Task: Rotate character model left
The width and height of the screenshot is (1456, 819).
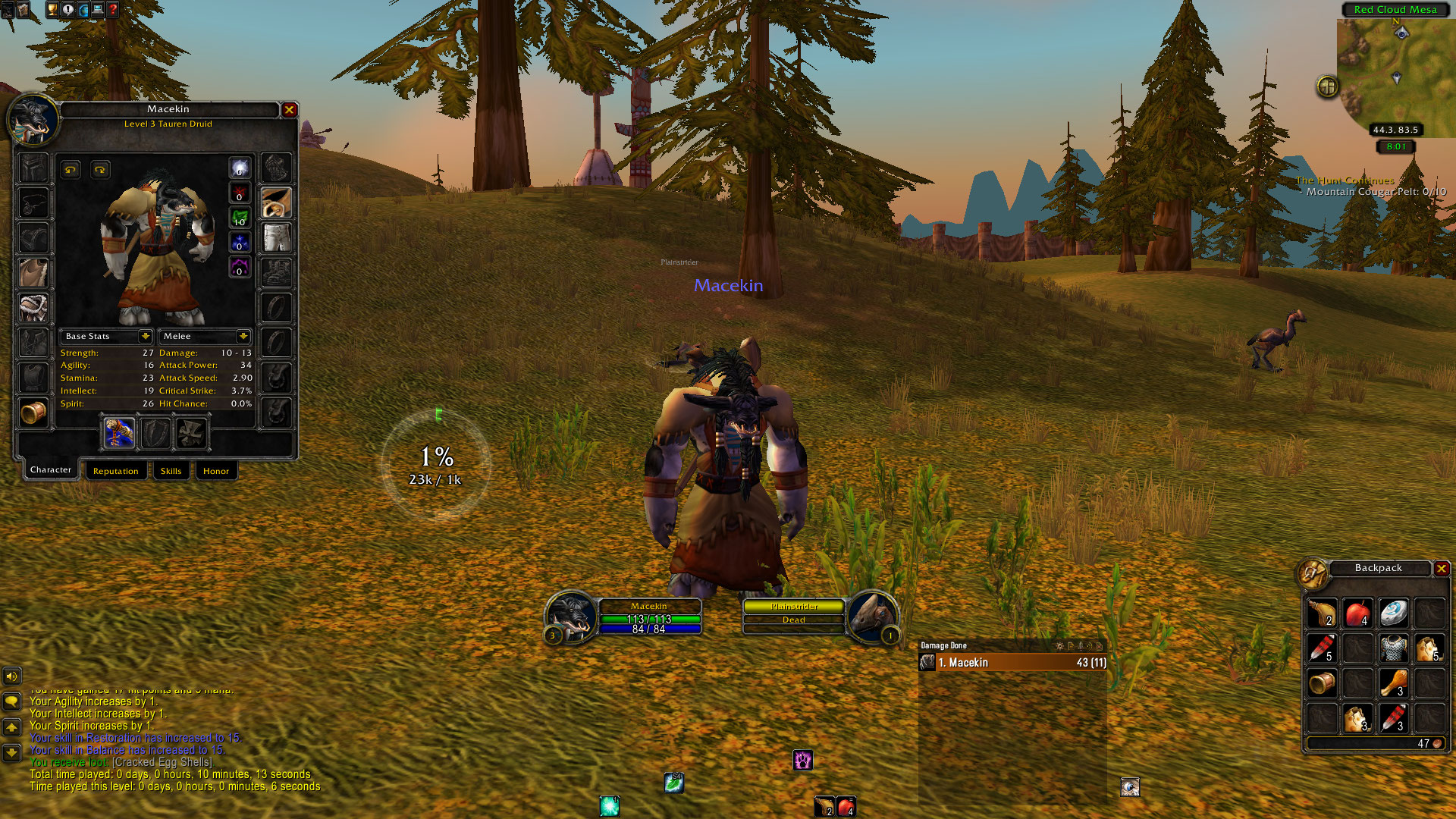Action: pos(71,170)
